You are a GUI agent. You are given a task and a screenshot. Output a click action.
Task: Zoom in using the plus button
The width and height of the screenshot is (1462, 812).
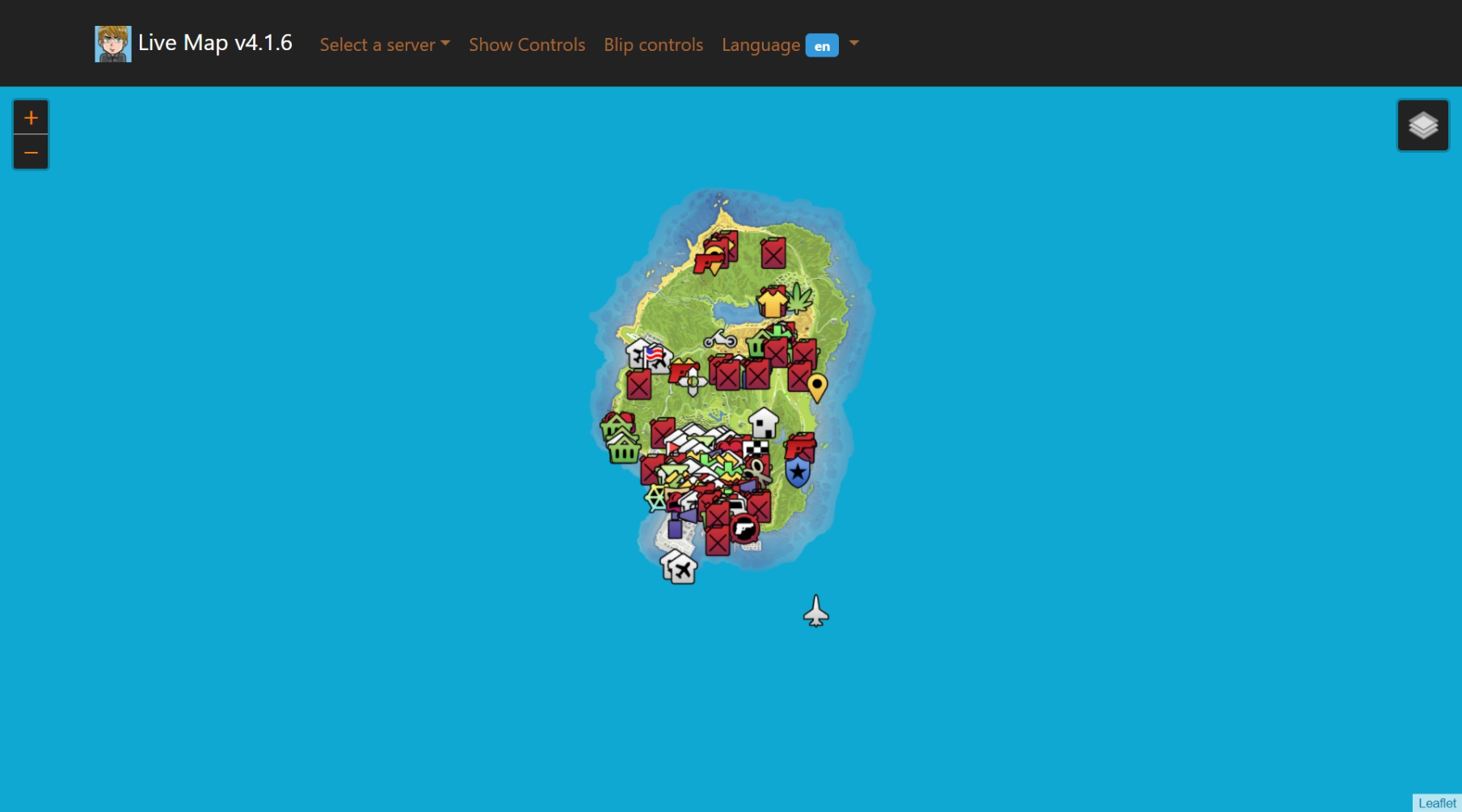[x=31, y=116]
